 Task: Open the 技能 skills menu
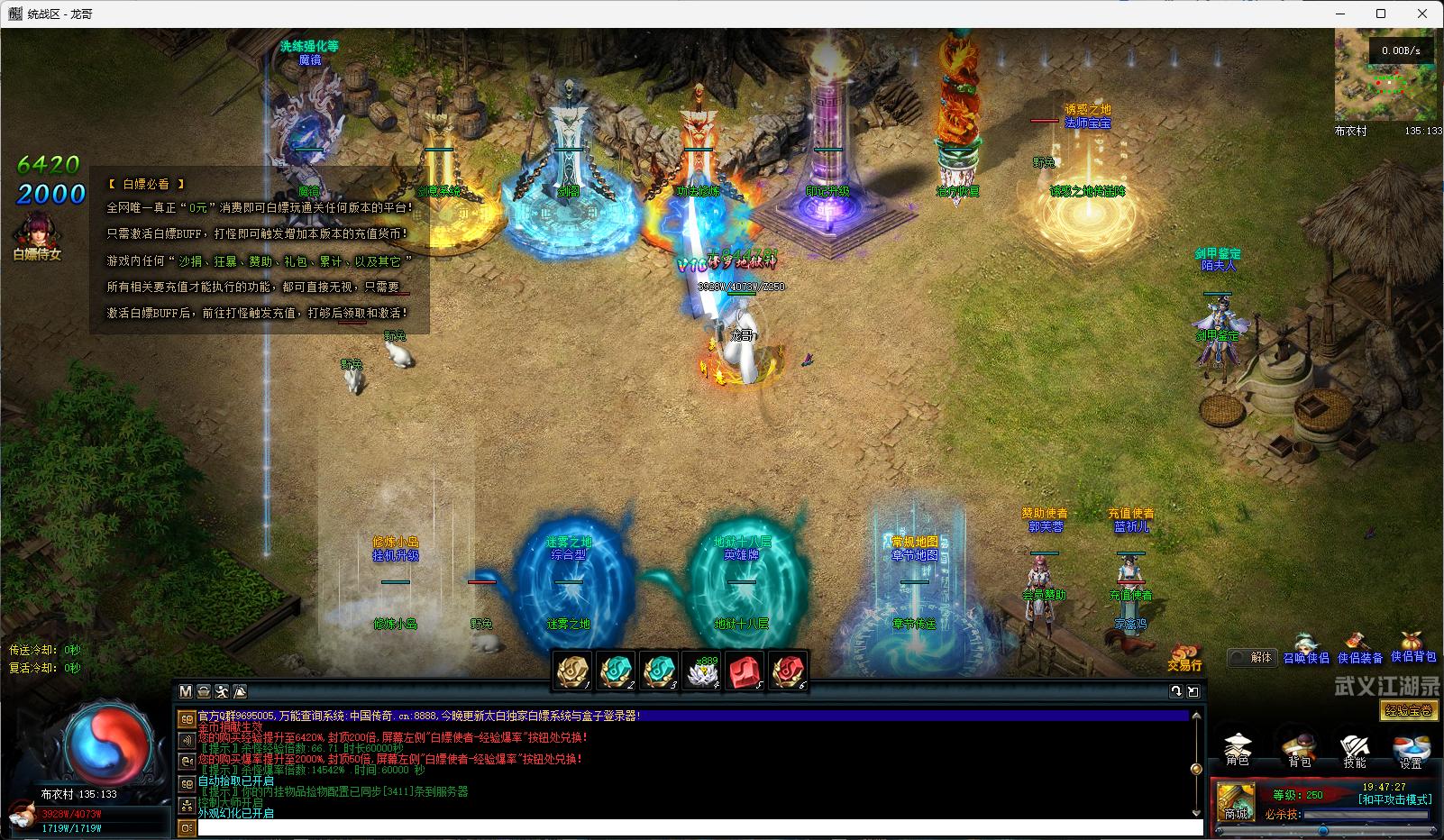[x=1354, y=748]
